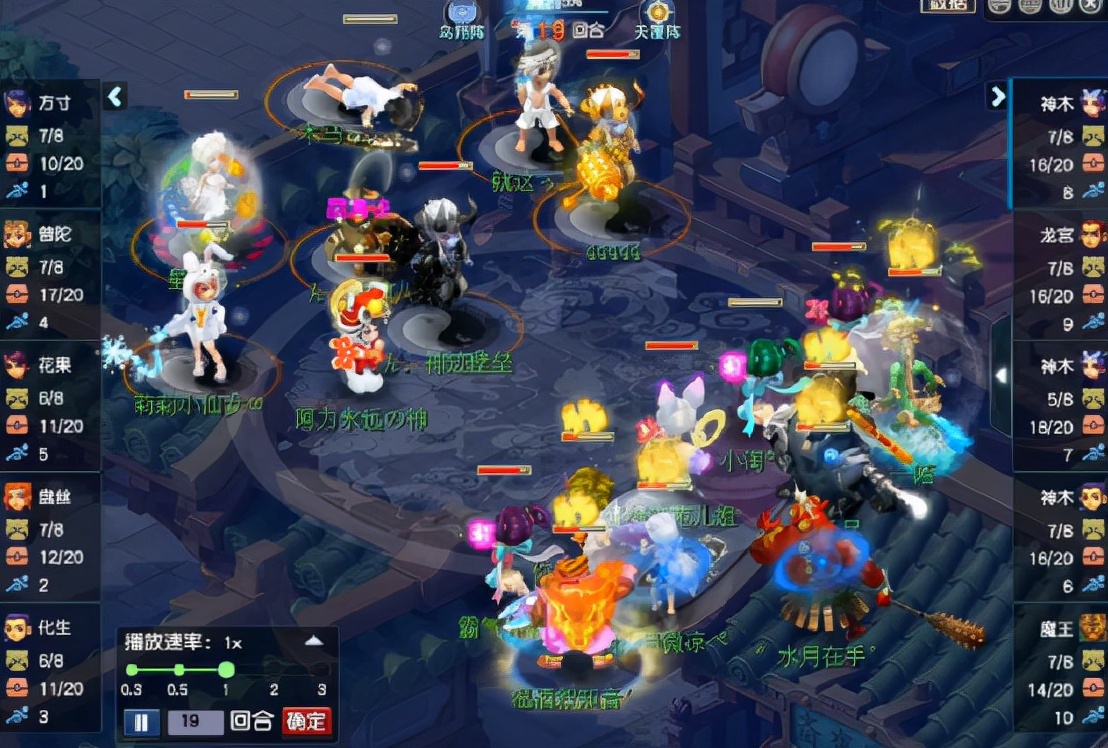
Task: Select the 花果 player row
Action: 50,406
